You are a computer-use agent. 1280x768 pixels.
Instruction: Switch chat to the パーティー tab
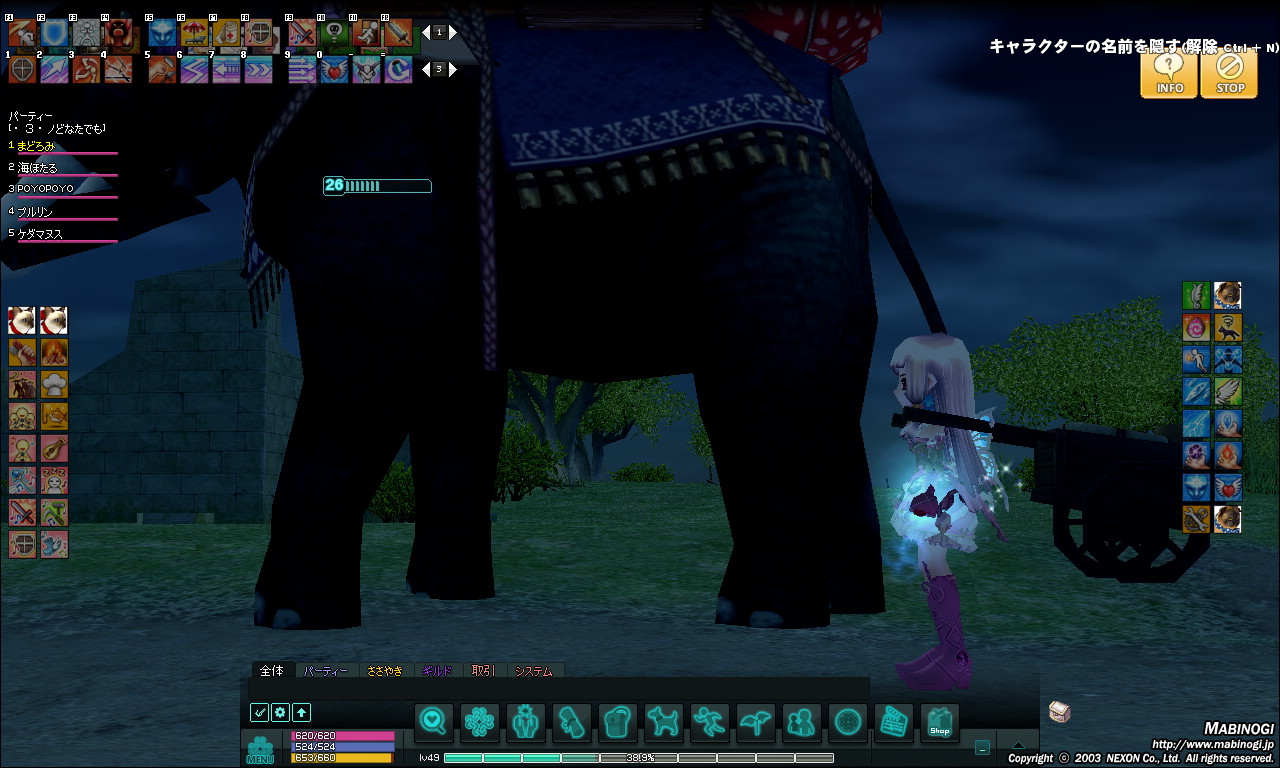click(x=325, y=671)
